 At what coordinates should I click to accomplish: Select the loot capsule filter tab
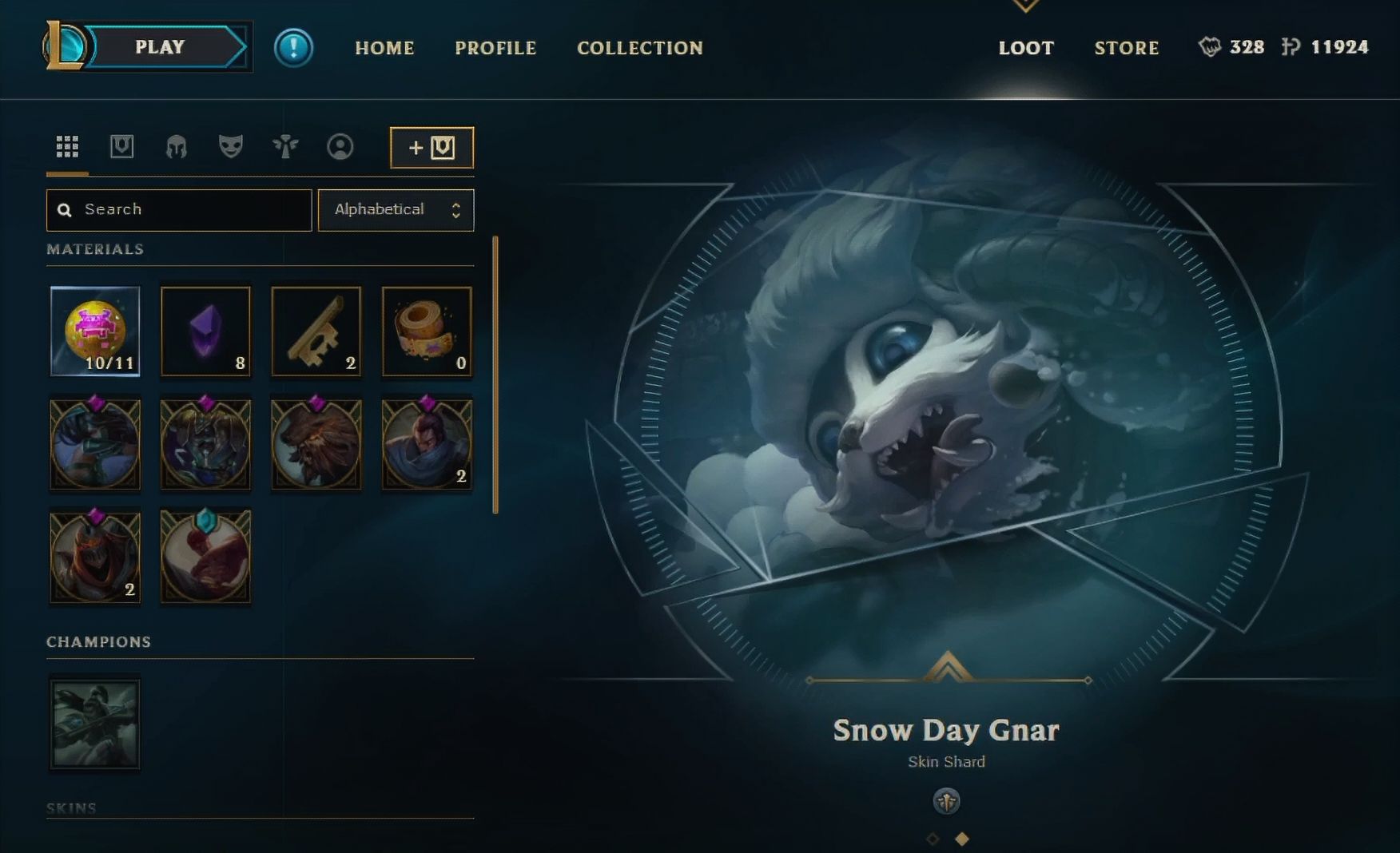click(x=122, y=146)
